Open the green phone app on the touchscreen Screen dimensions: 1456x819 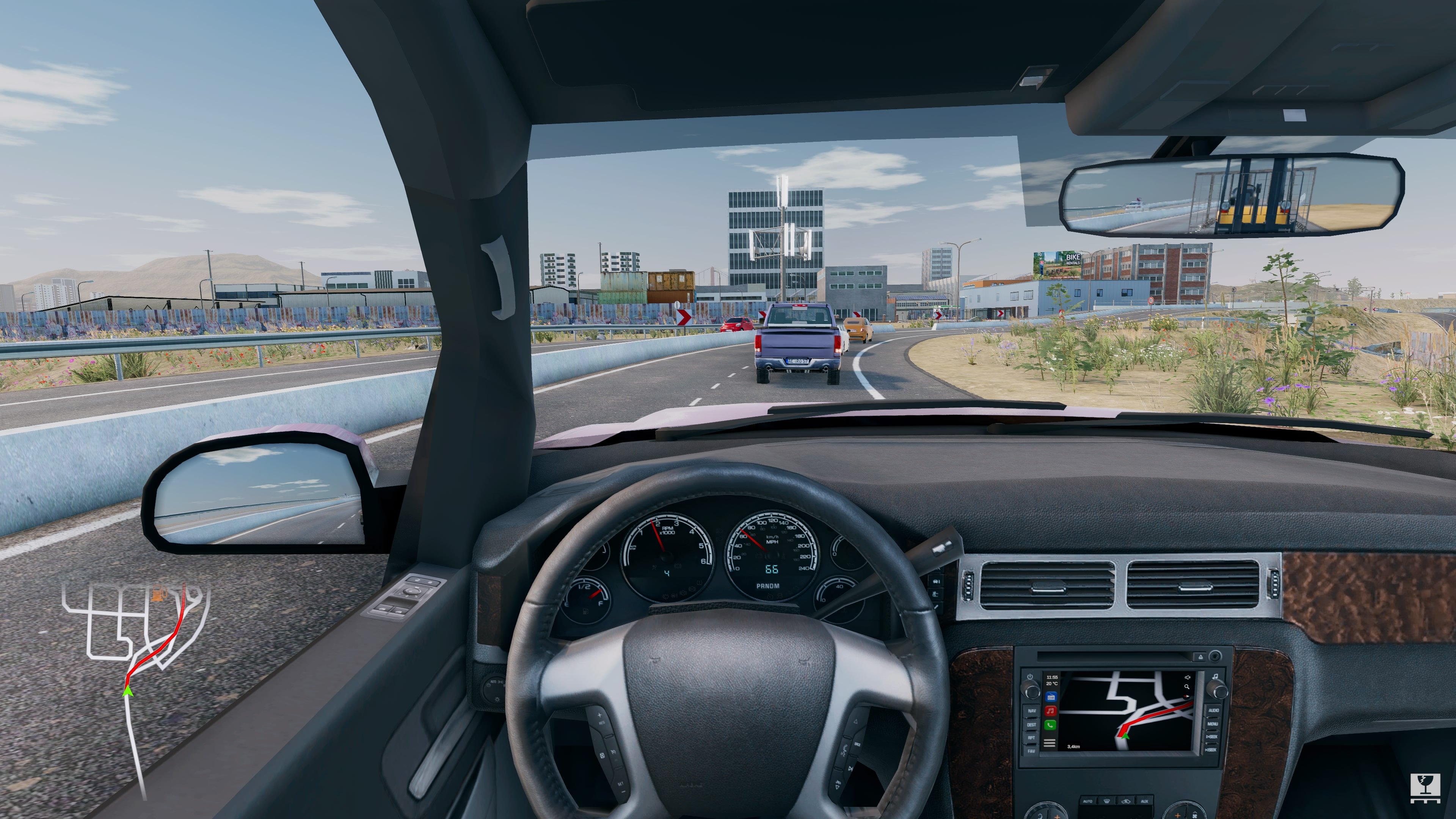pos(1051,726)
